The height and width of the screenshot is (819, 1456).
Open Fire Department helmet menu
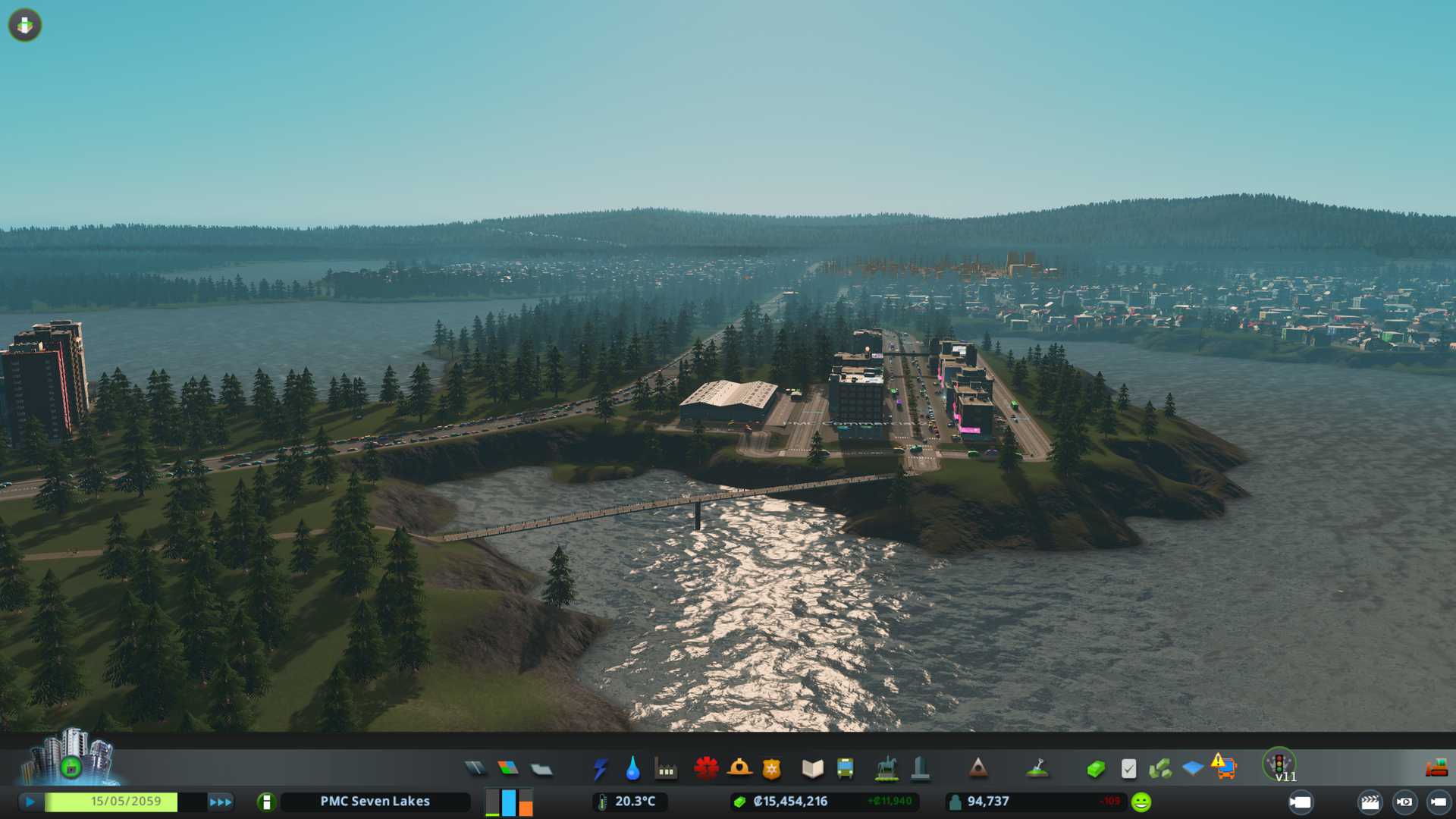(x=739, y=769)
